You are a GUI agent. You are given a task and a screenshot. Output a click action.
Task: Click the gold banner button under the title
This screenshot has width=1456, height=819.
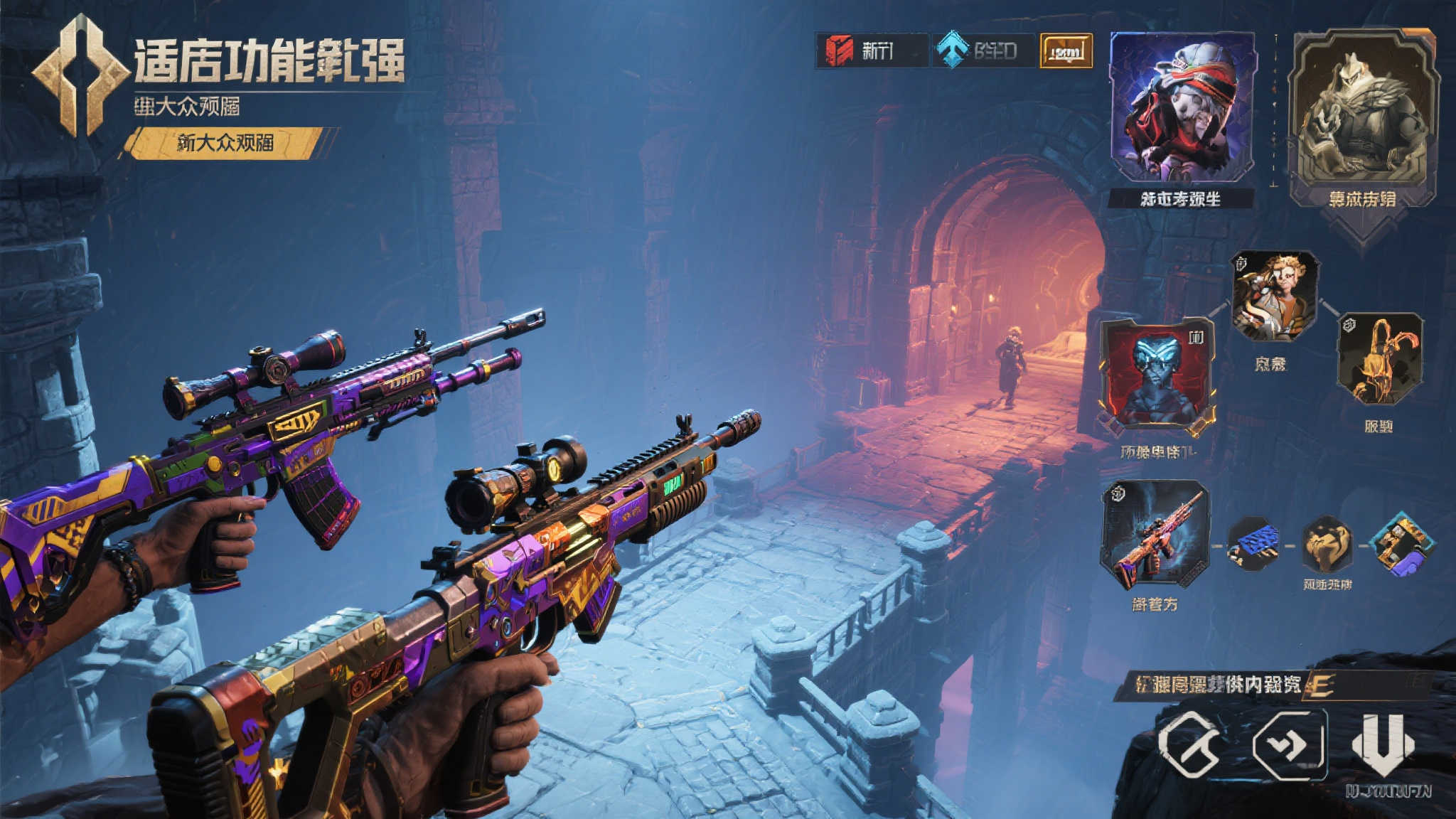[x=225, y=143]
